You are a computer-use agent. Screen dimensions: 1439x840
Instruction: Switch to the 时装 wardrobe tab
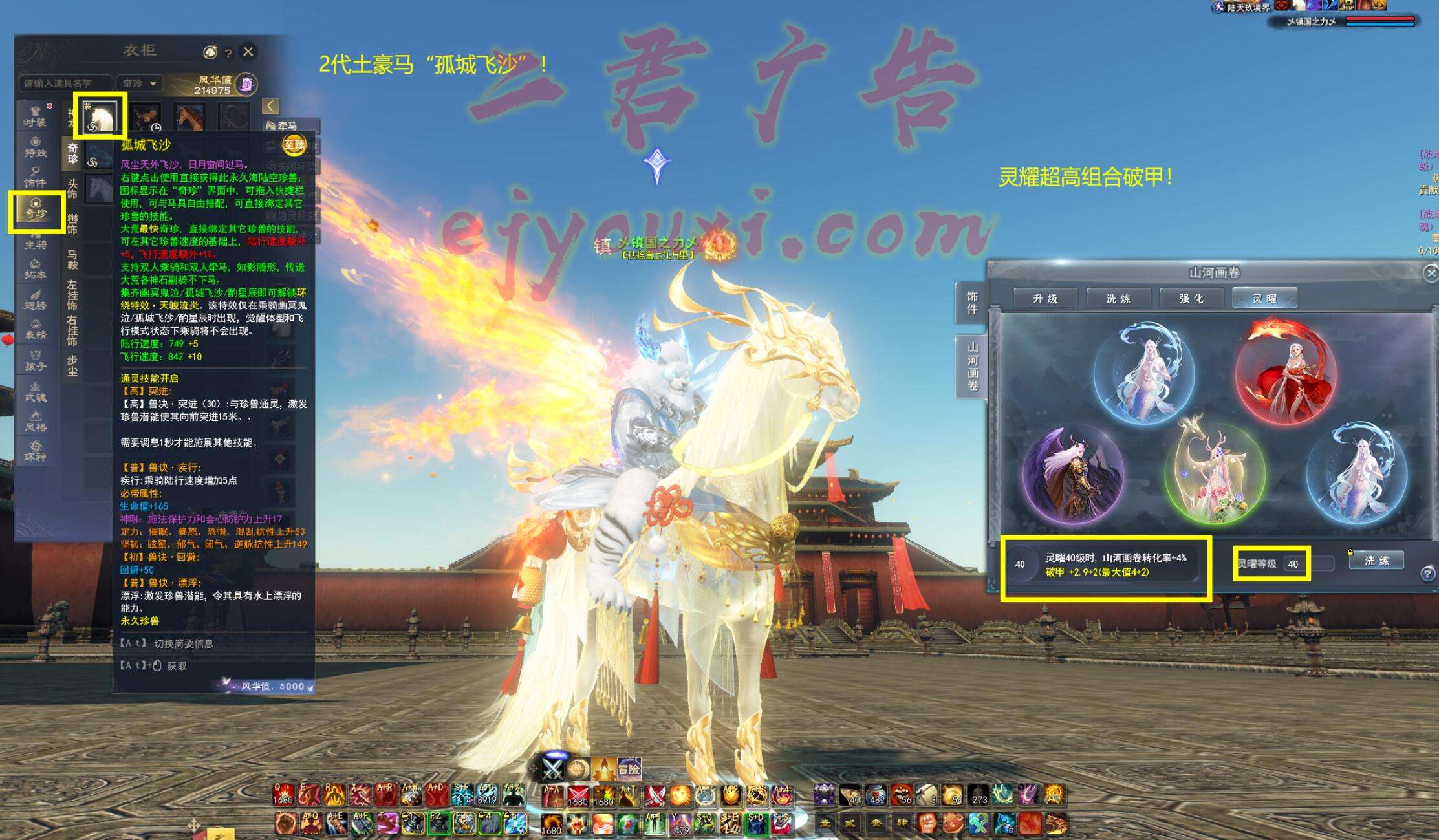point(36,116)
